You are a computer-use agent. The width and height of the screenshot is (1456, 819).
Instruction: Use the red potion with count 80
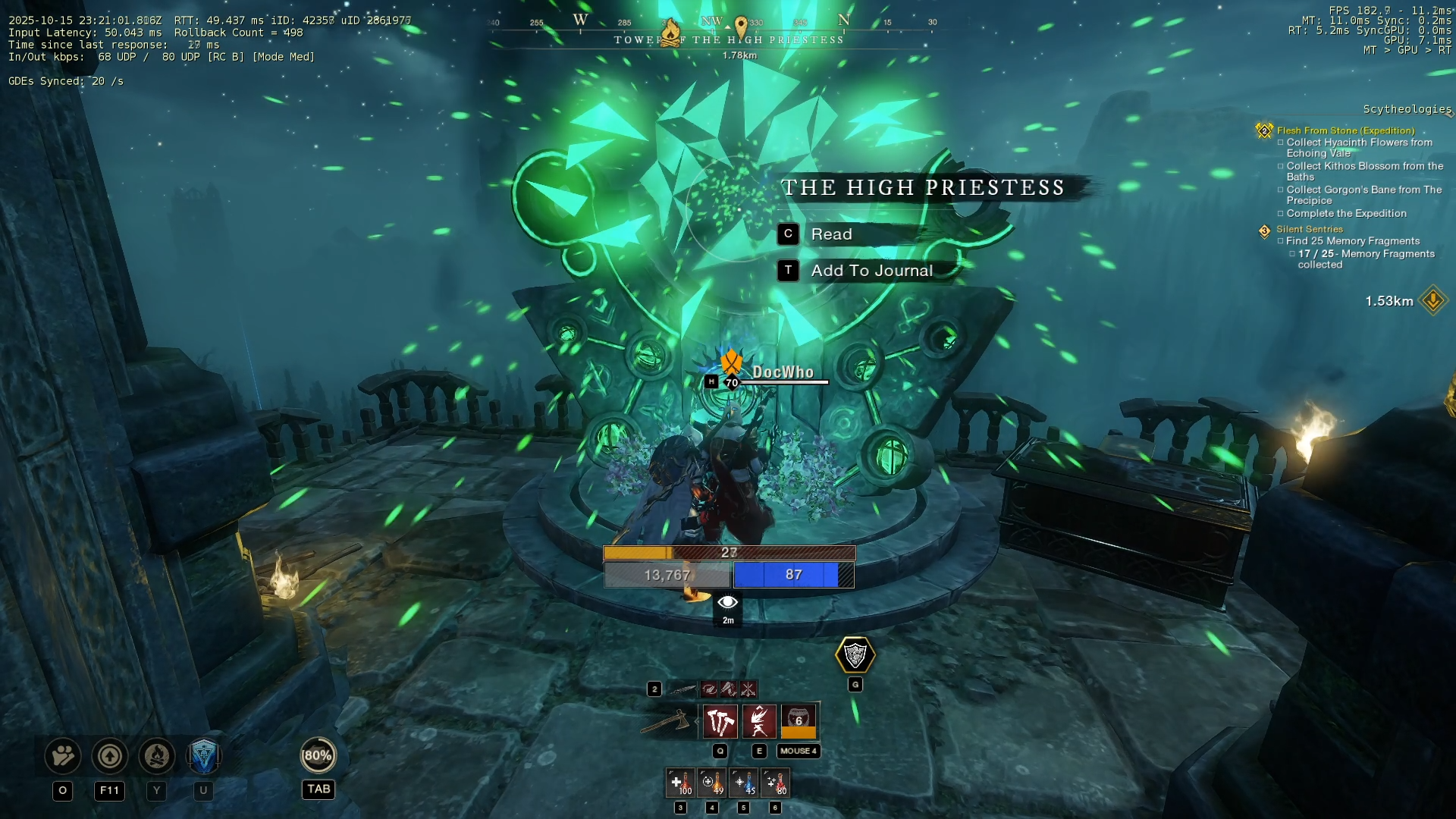(775, 783)
